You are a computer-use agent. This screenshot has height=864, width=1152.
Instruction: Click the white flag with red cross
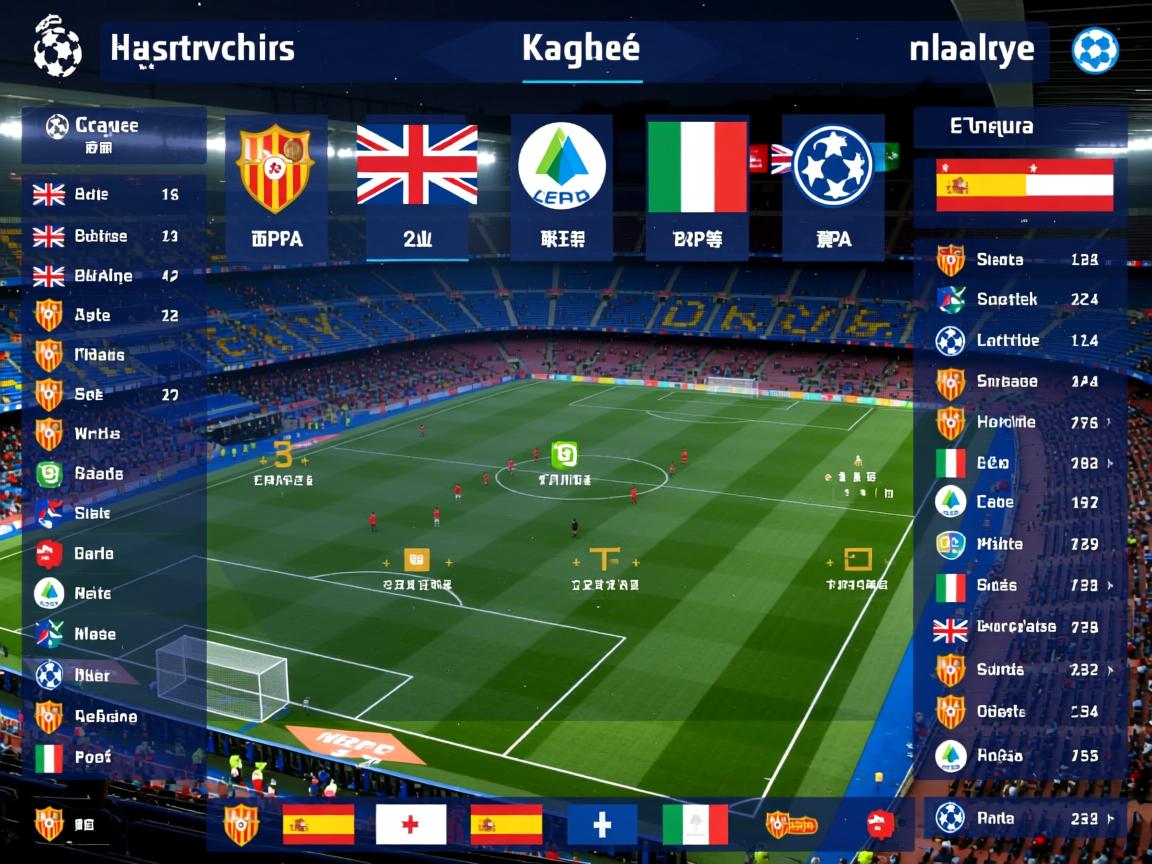point(410,825)
